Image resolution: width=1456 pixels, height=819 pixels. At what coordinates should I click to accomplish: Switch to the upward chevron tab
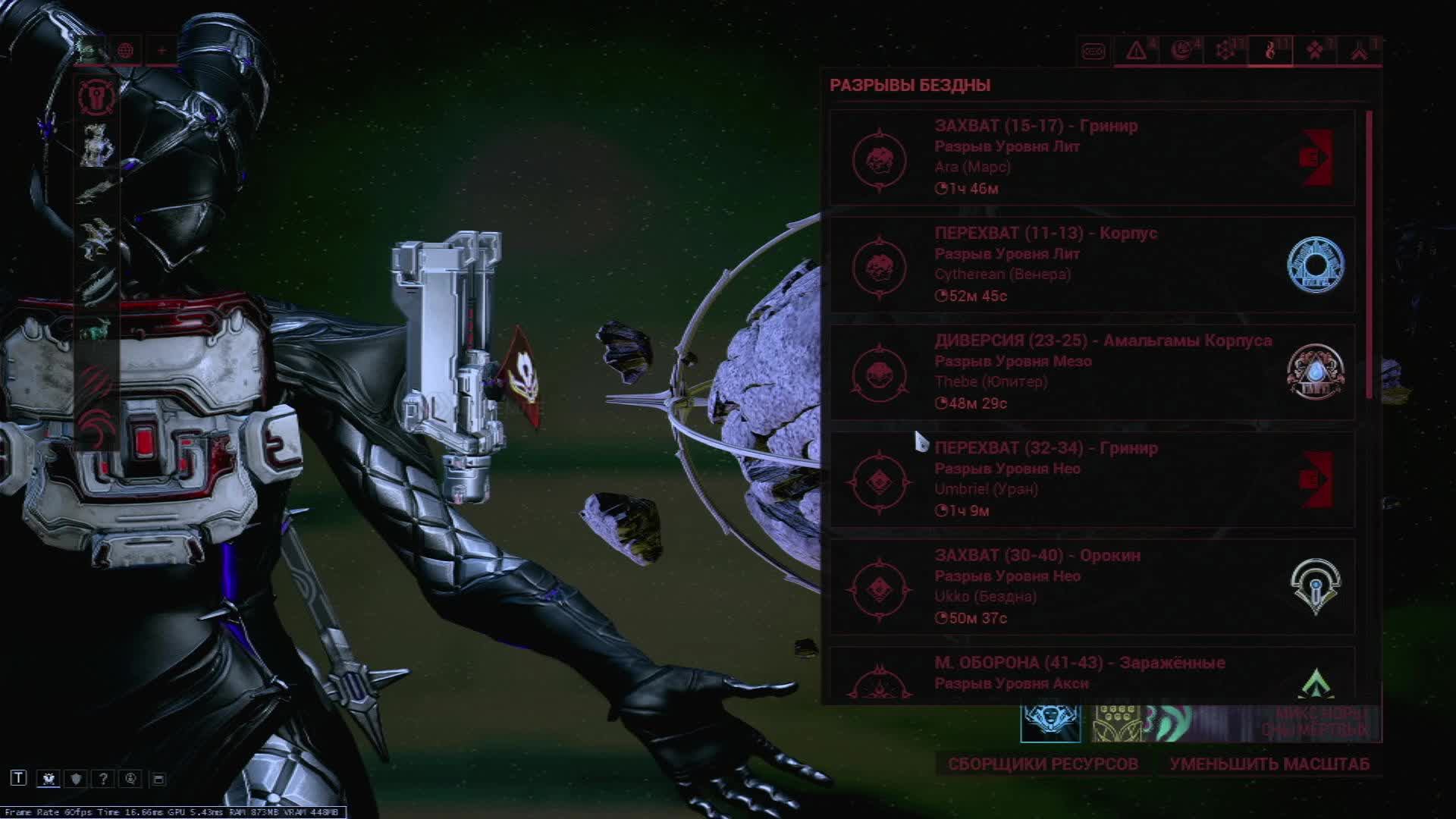1359,51
